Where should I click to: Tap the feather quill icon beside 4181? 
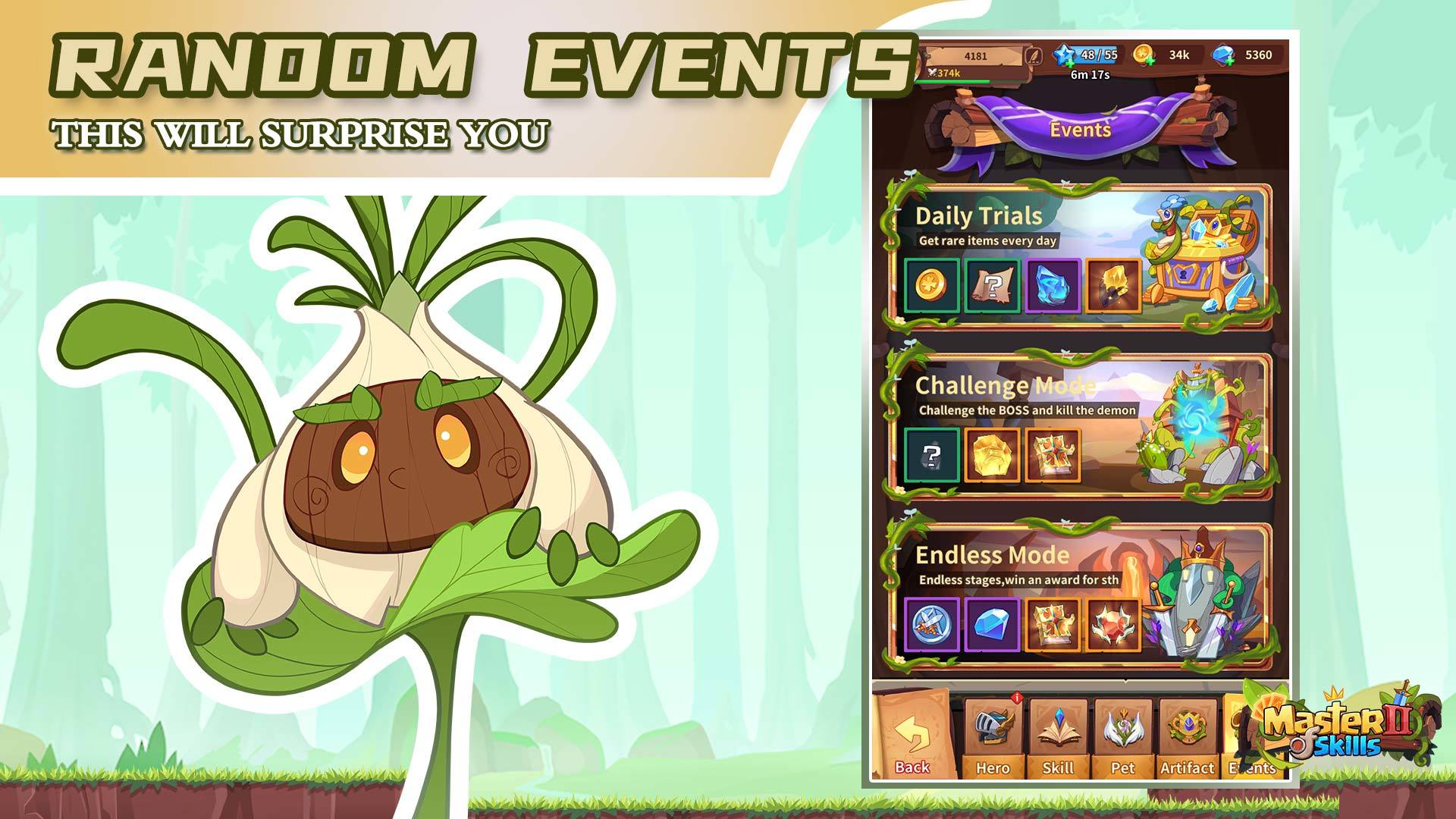point(1034,55)
